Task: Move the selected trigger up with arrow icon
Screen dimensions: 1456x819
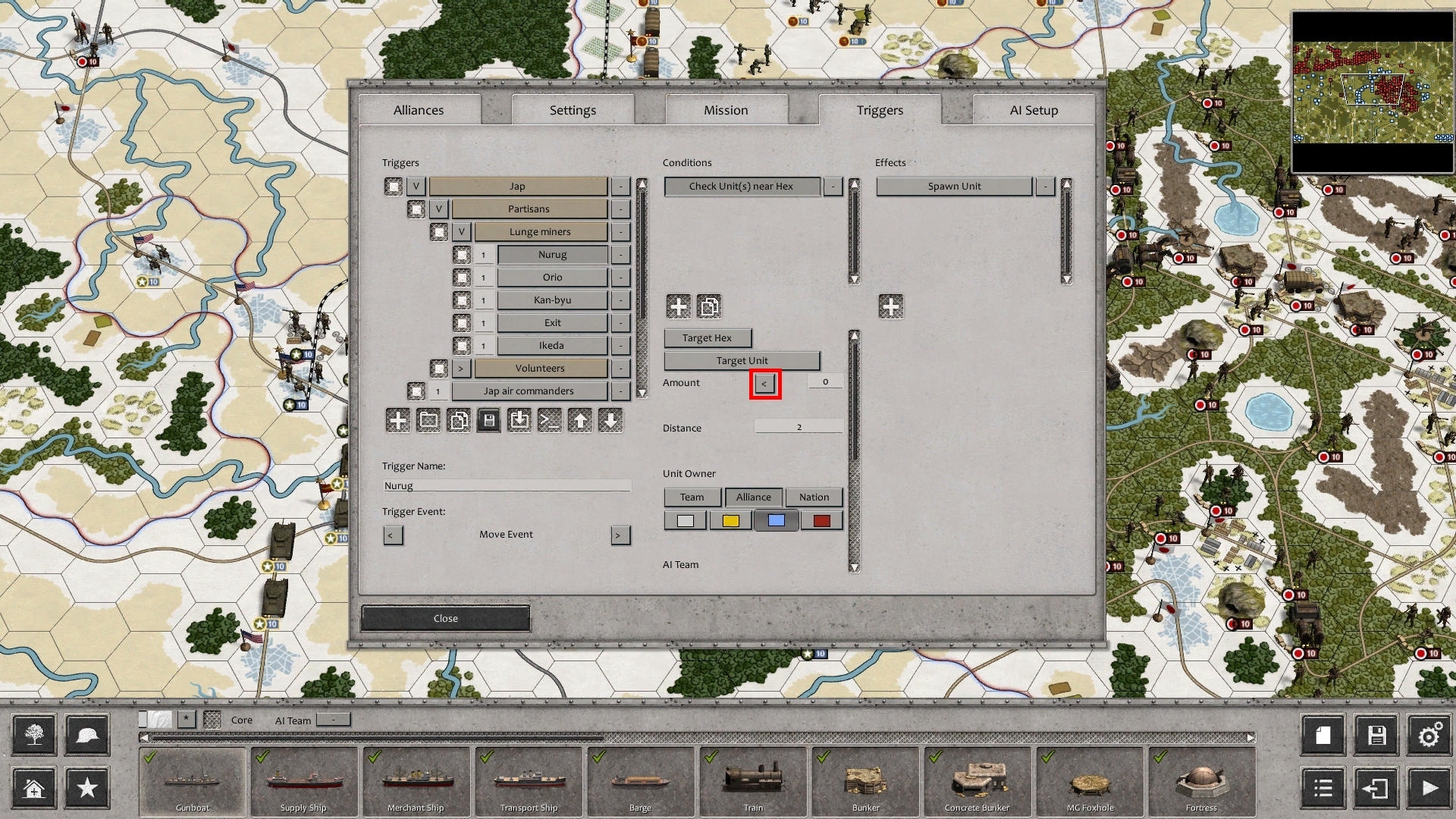Action: [580, 420]
